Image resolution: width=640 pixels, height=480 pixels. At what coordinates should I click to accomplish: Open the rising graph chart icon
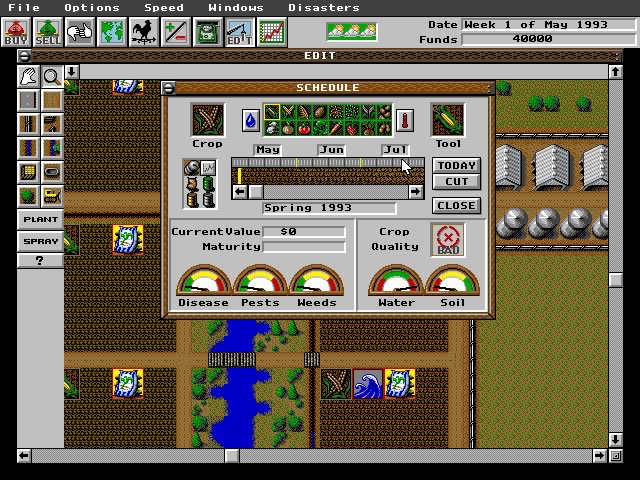tap(271, 33)
